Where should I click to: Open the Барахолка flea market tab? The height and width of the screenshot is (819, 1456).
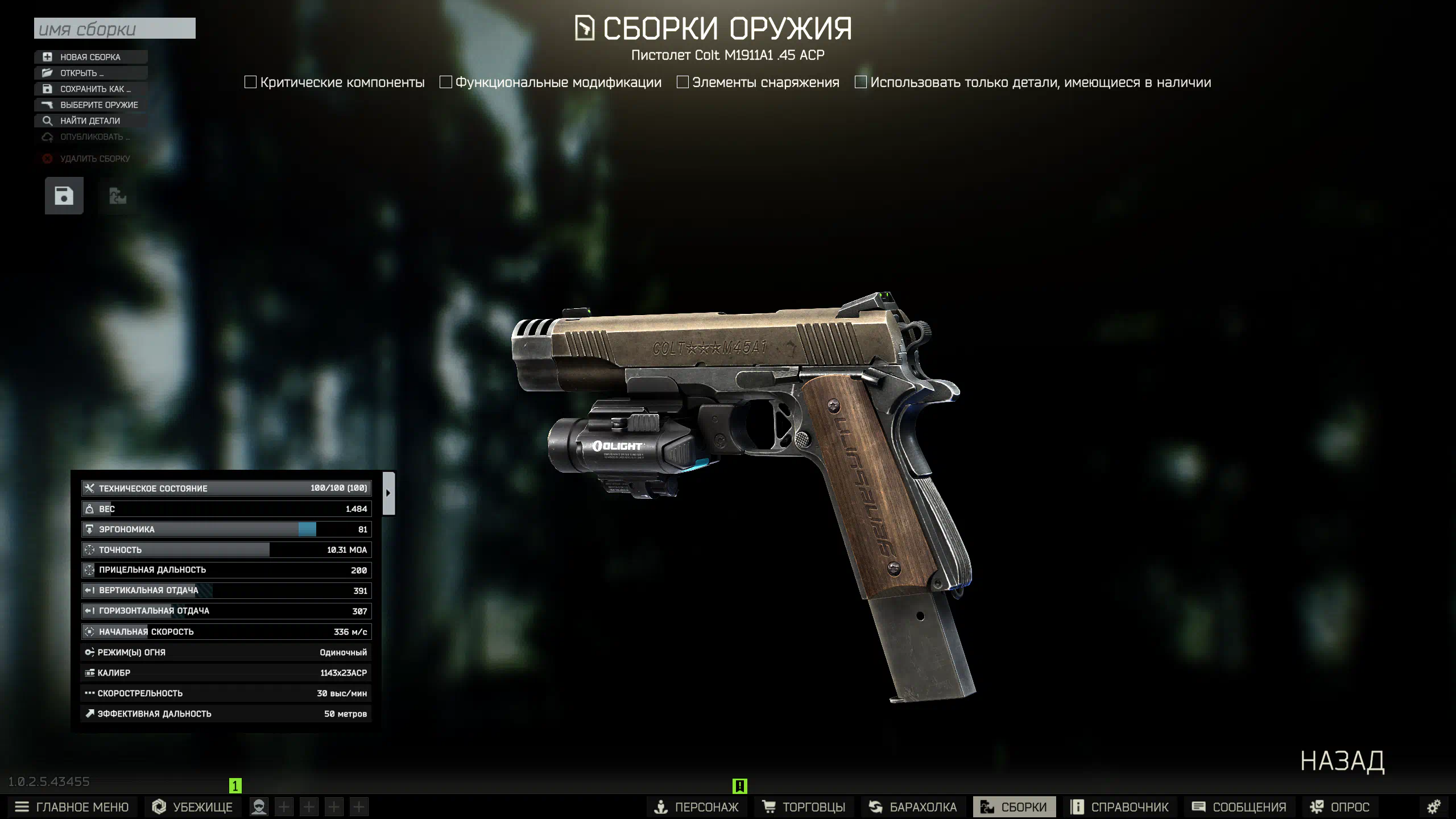(913, 806)
